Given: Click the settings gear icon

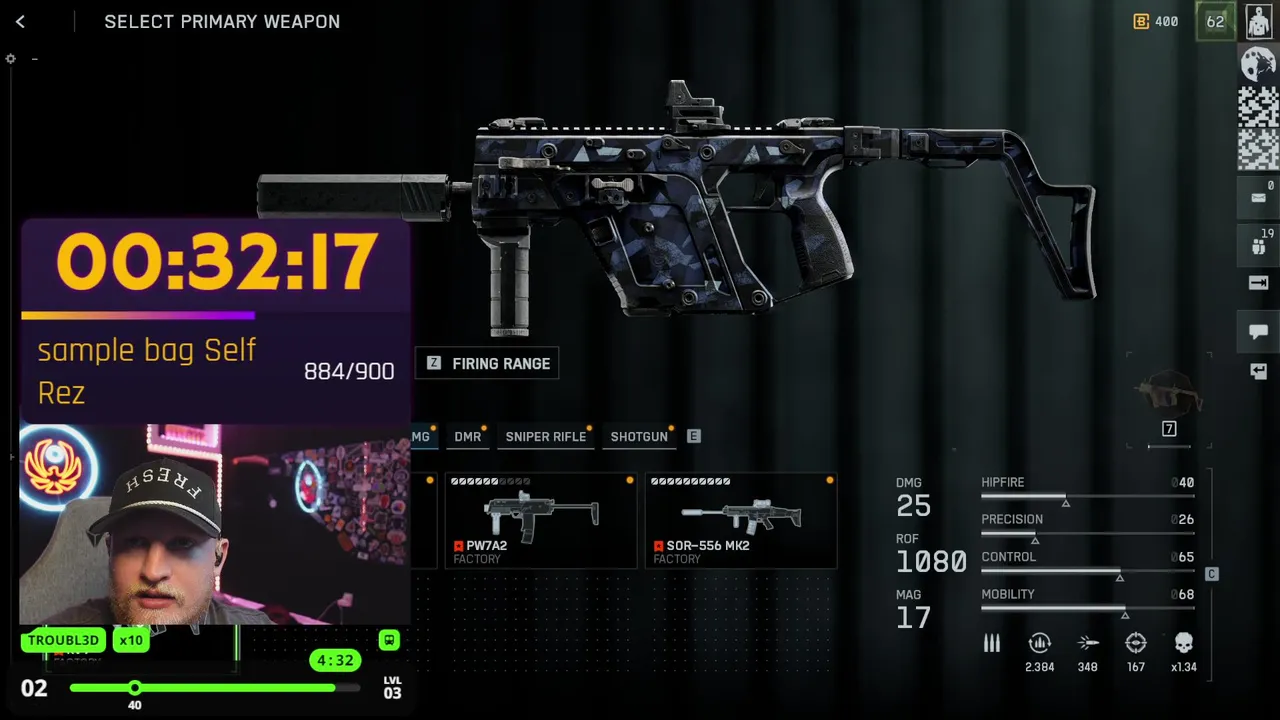Looking at the screenshot, I should coord(10,59).
